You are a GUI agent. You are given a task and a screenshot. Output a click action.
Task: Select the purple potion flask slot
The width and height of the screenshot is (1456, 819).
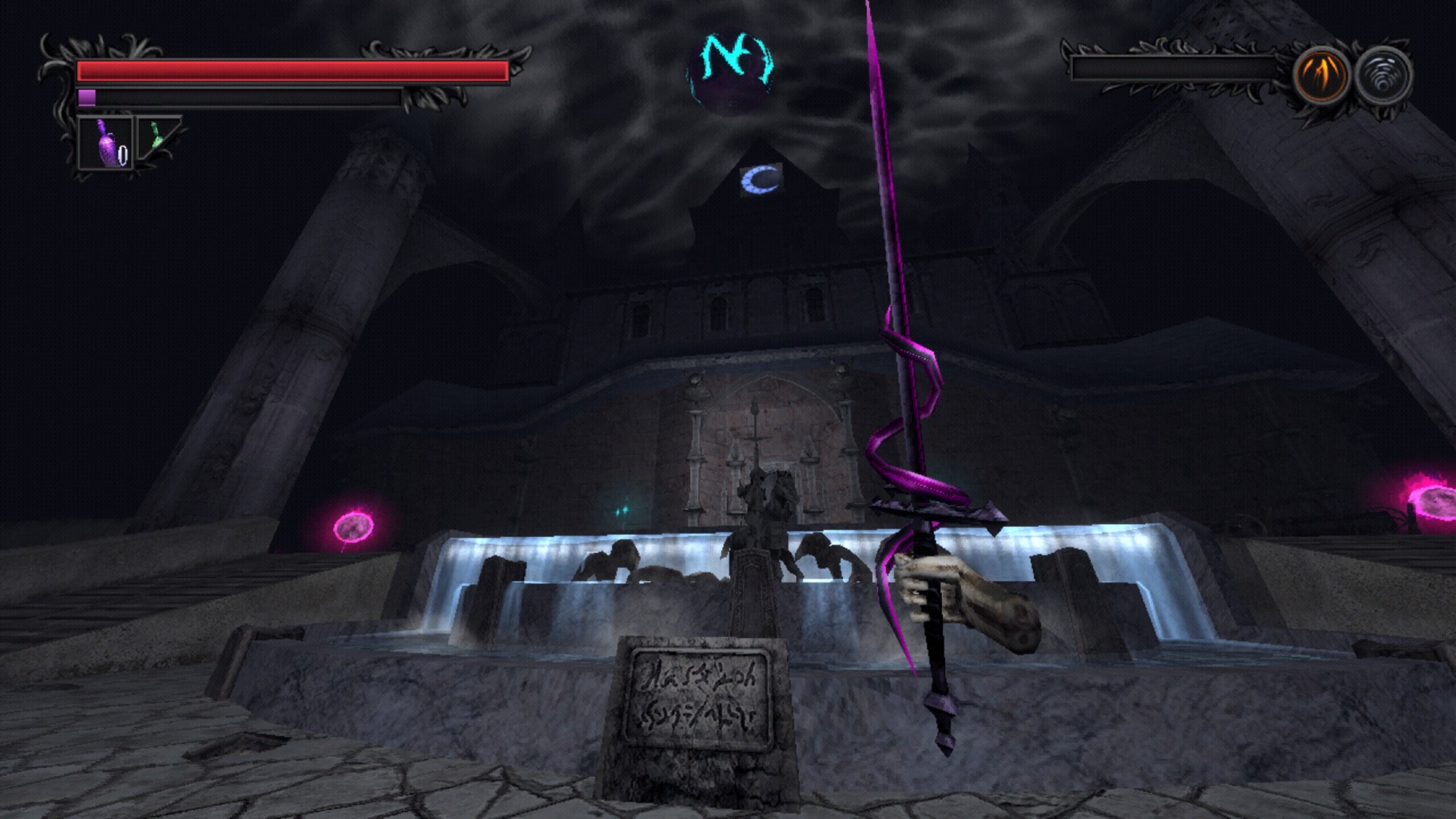[106, 143]
